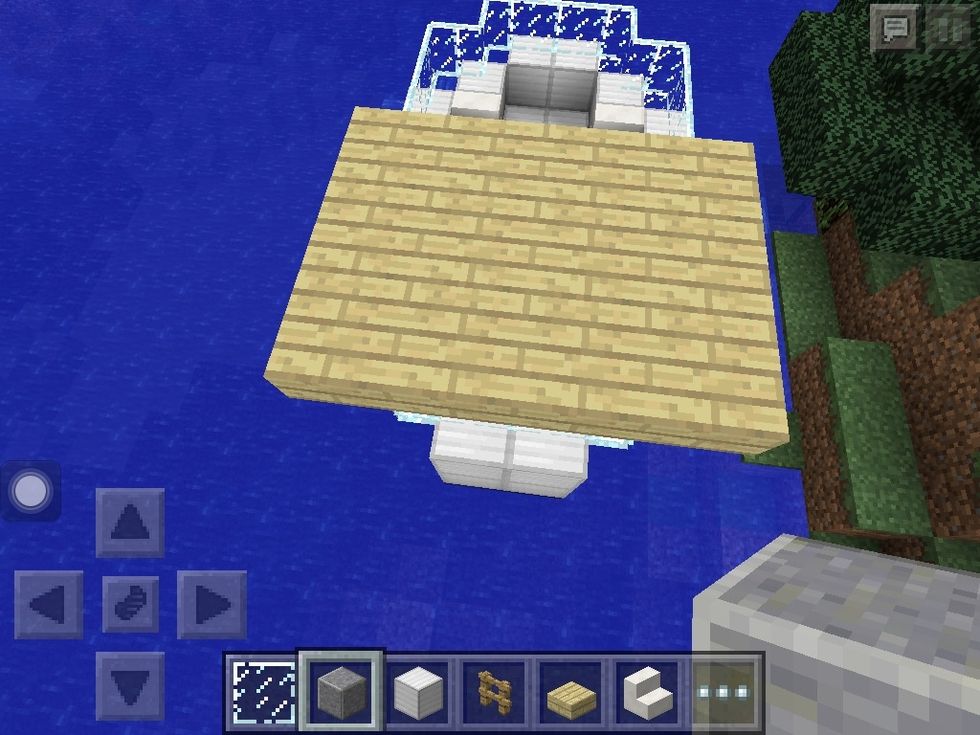Tap the down arrow movement button

(130, 686)
